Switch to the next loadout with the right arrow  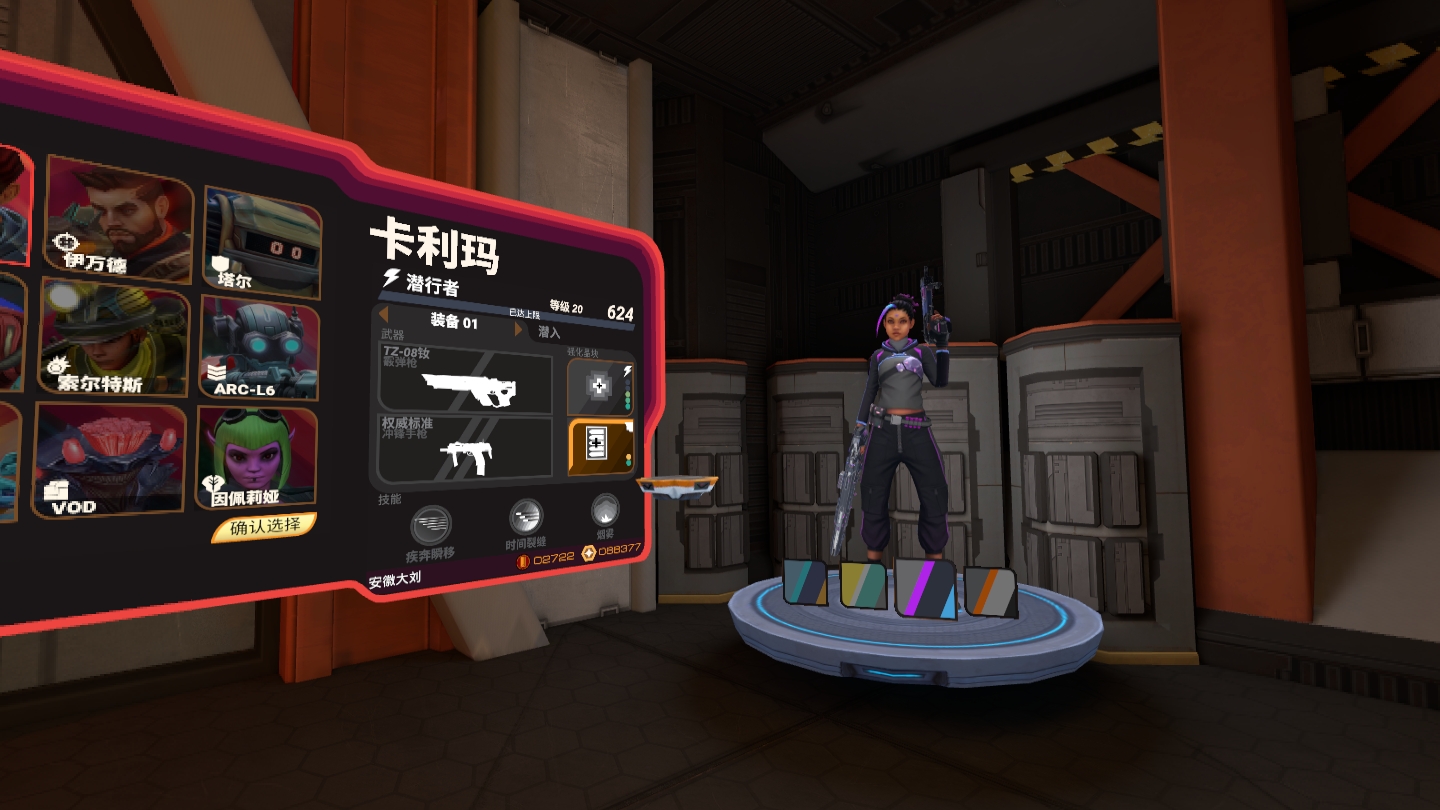tap(518, 329)
